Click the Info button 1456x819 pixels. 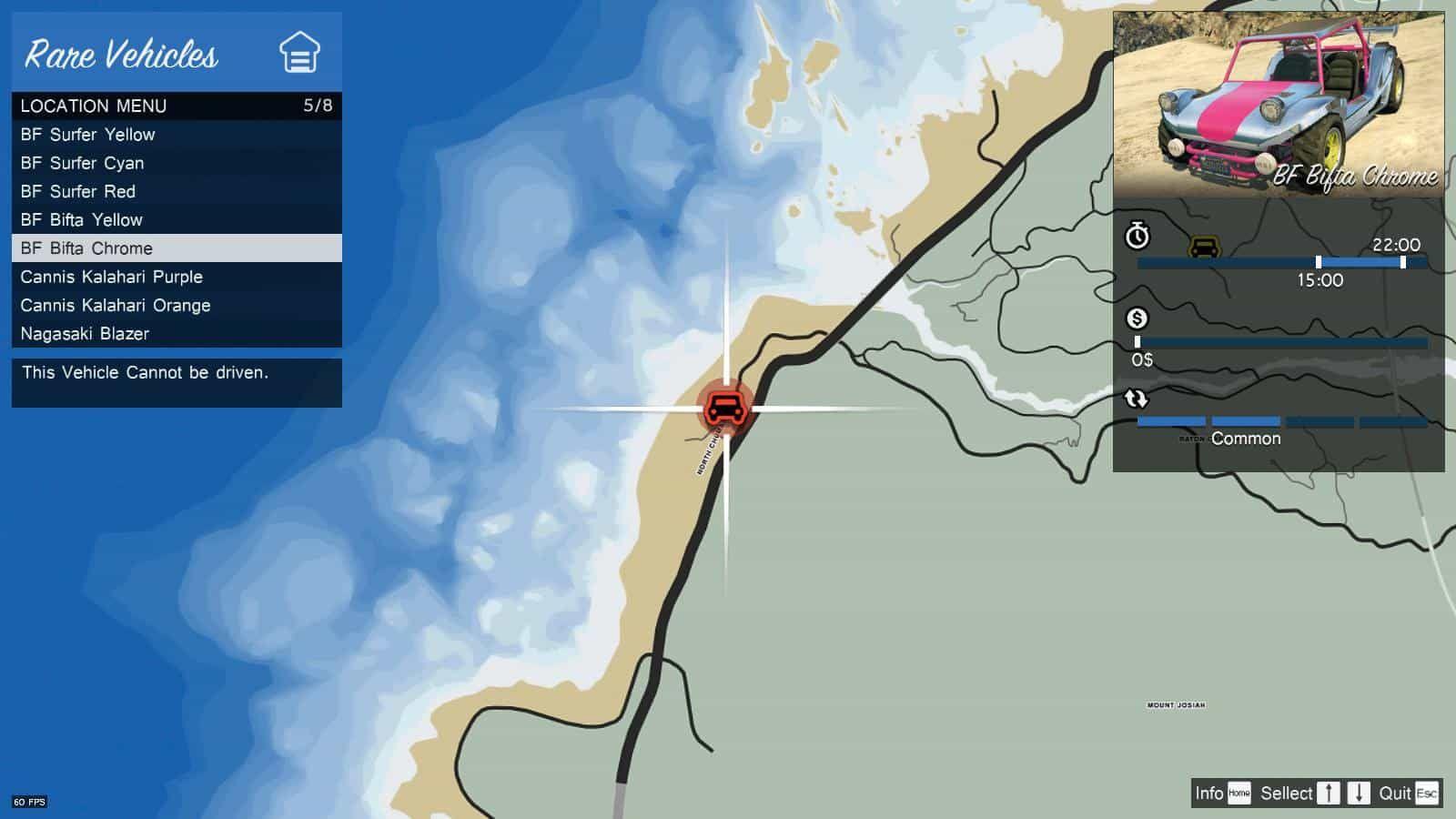point(1210,794)
